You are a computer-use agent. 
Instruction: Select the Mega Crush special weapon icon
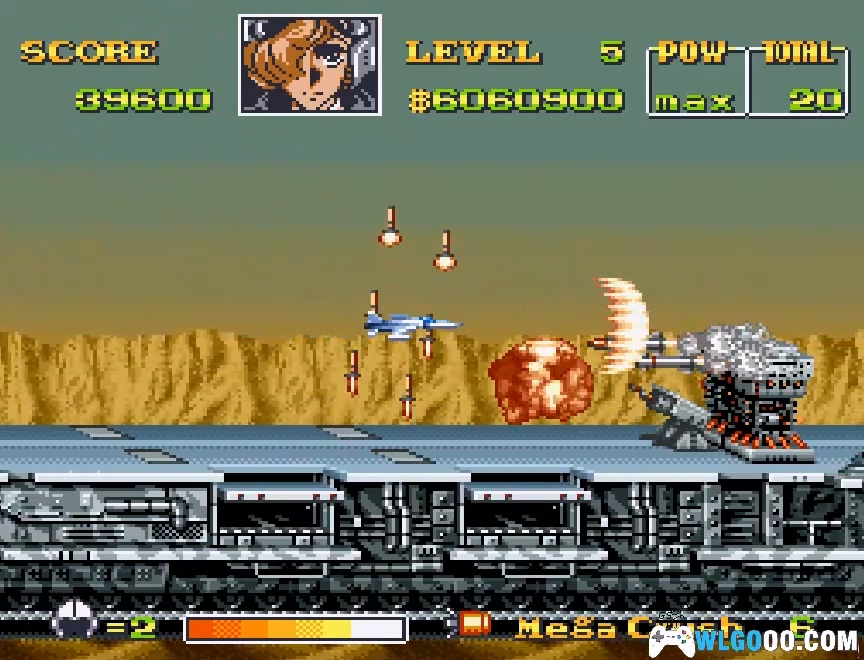[x=475, y=626]
